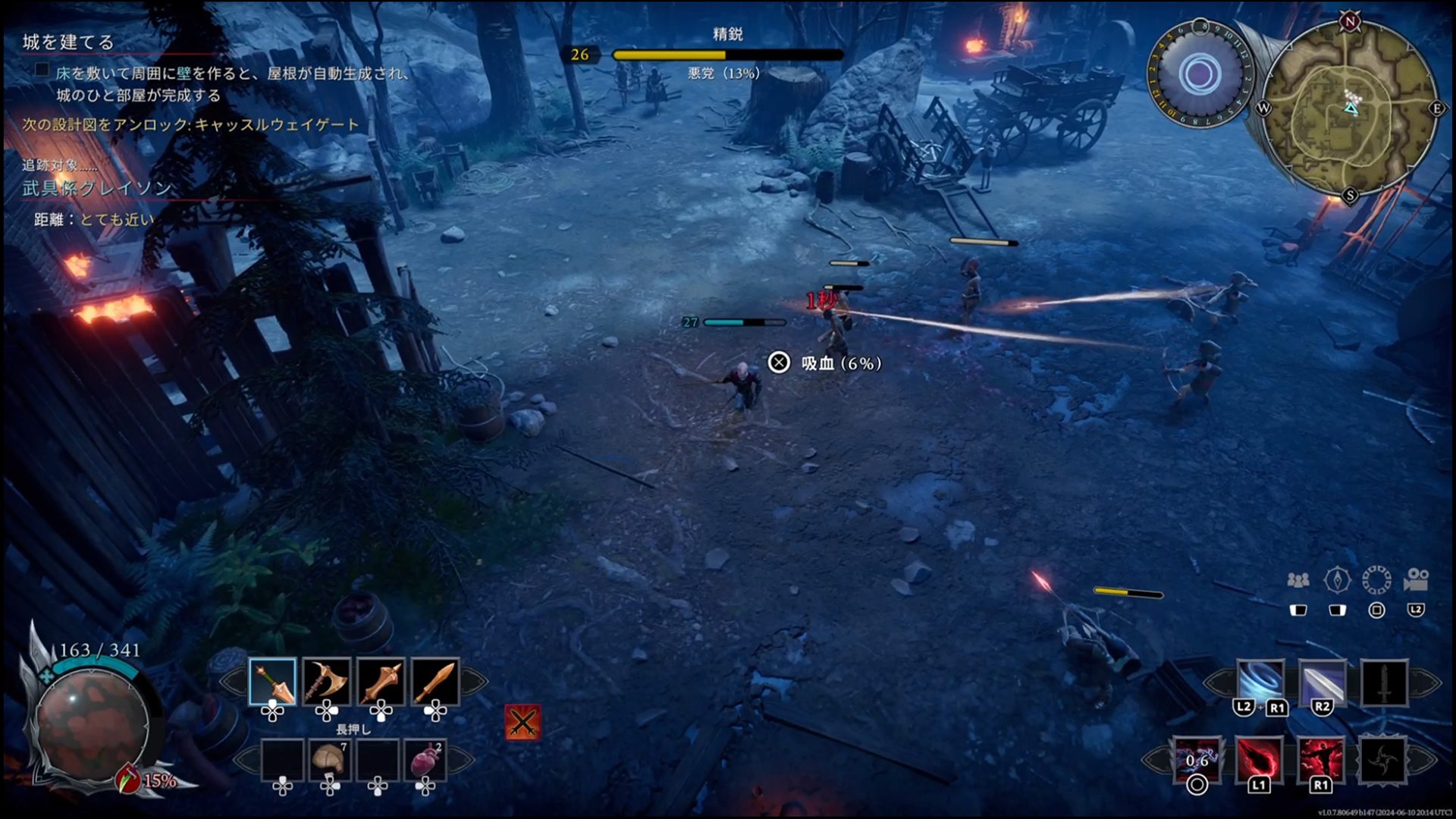Select the heart item slot
The image size is (1456, 819).
pyautogui.click(x=425, y=761)
